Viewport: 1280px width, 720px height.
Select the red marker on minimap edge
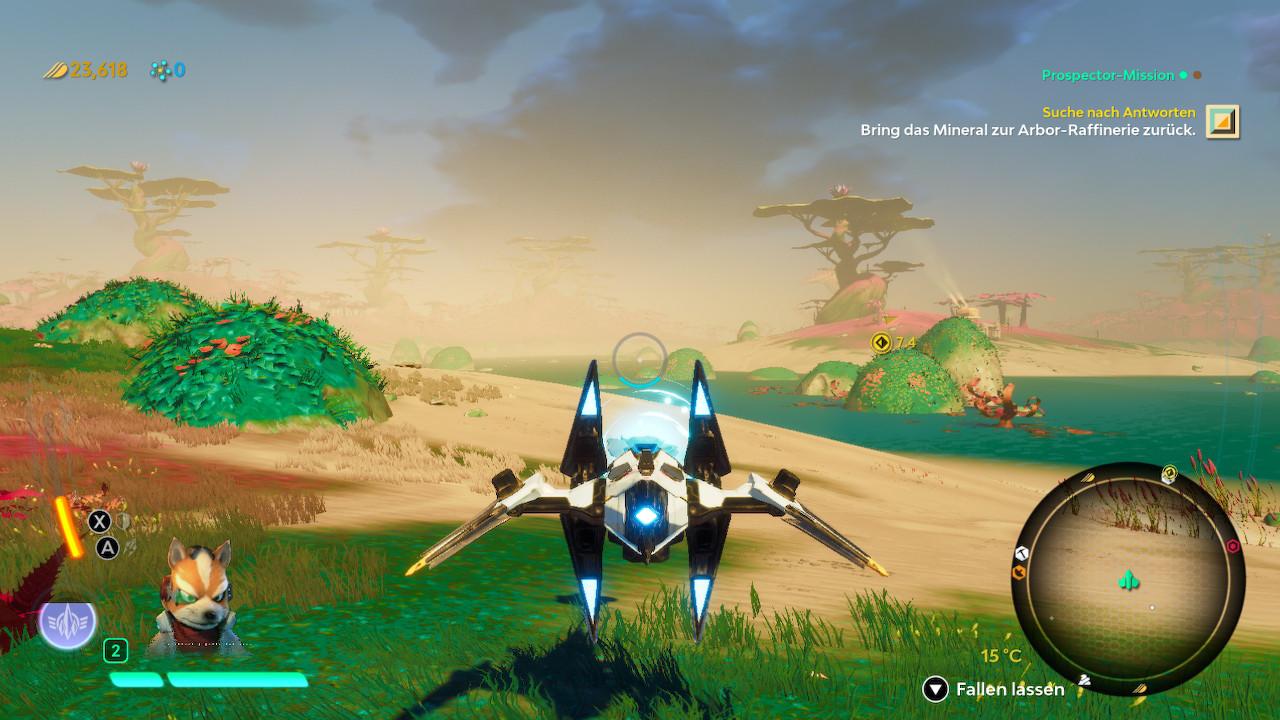pos(1232,546)
